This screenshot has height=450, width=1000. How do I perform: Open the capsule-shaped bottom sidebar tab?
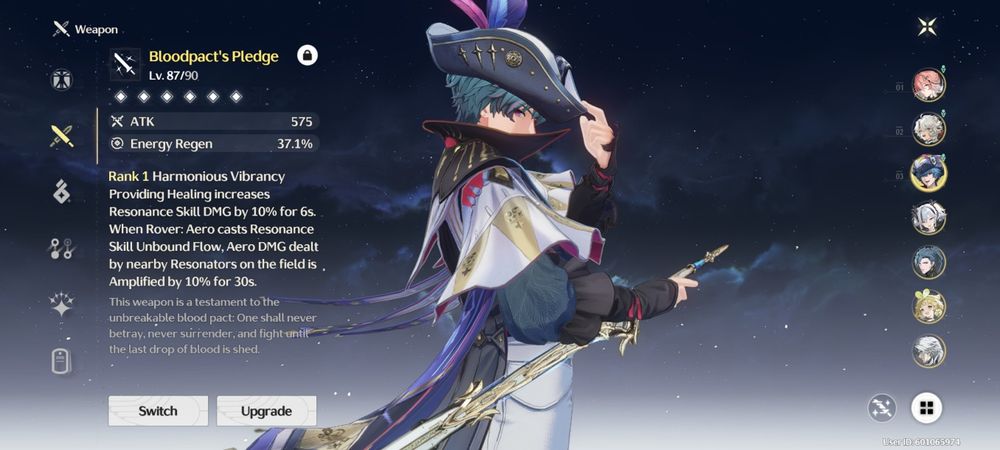point(62,362)
